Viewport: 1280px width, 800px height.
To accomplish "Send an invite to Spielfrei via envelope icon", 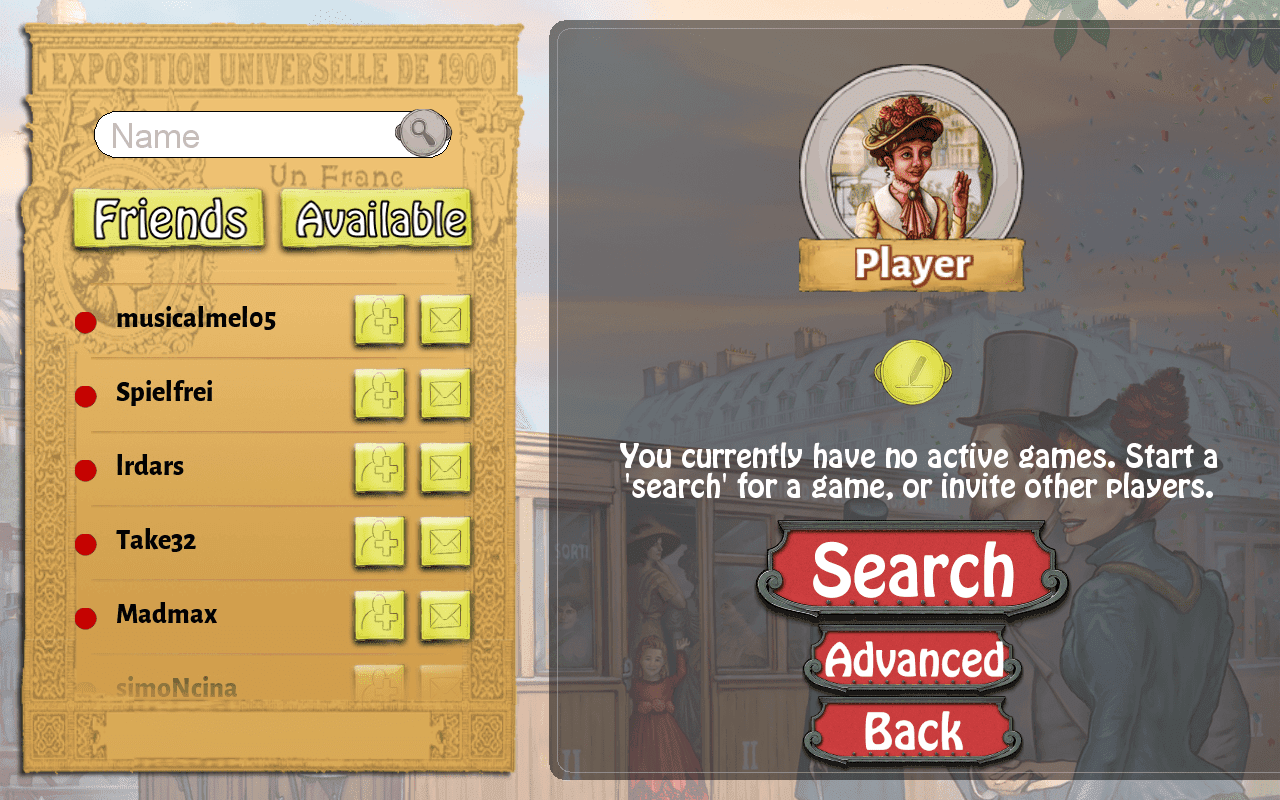I will [445, 393].
